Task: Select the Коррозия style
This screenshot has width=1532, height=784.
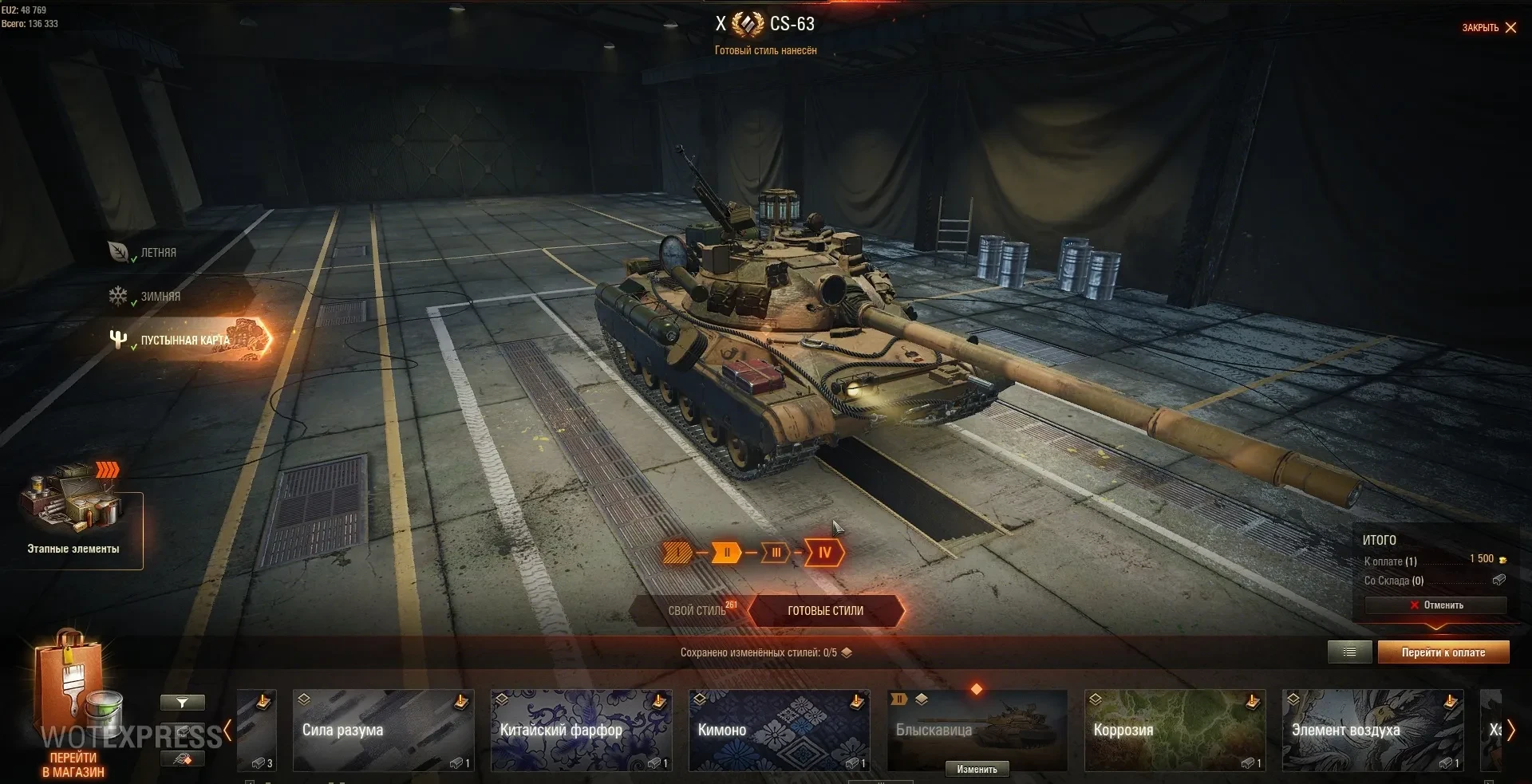Action: (1175, 731)
